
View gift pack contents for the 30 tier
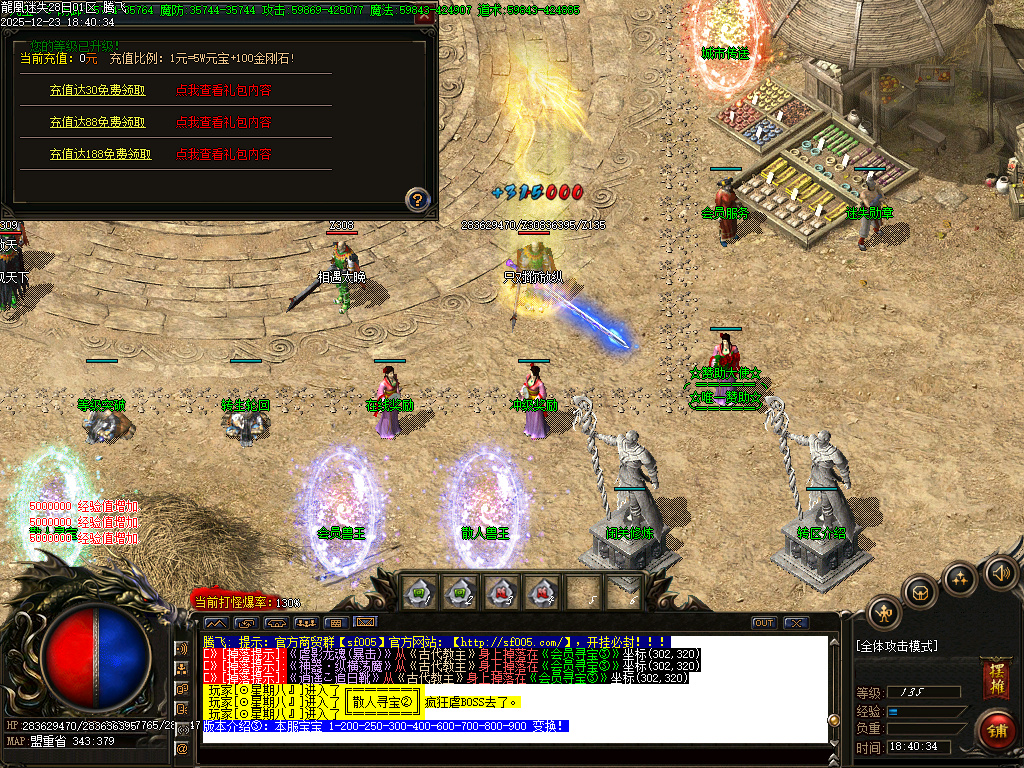pyautogui.click(x=224, y=90)
